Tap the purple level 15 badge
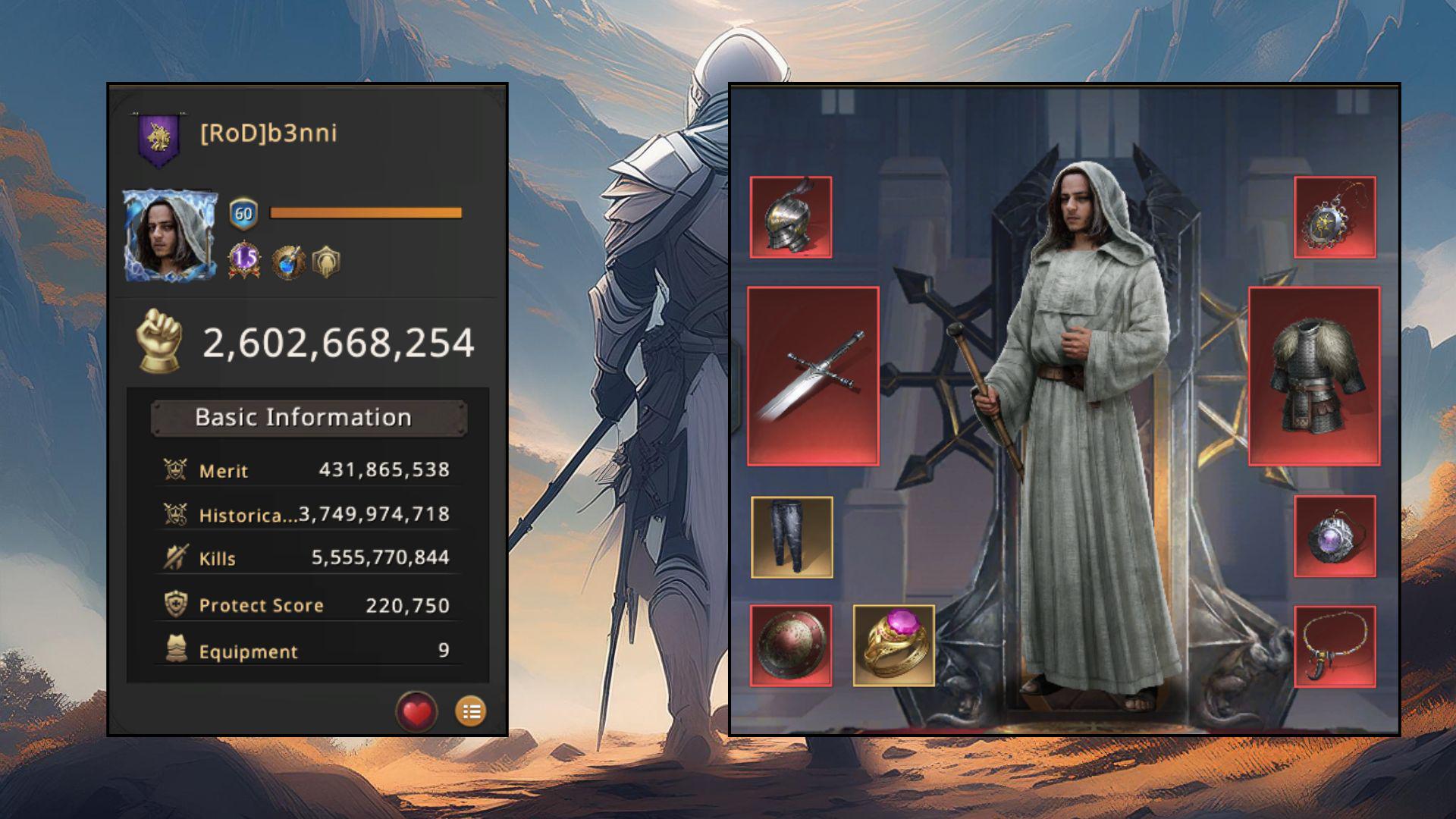 (244, 260)
